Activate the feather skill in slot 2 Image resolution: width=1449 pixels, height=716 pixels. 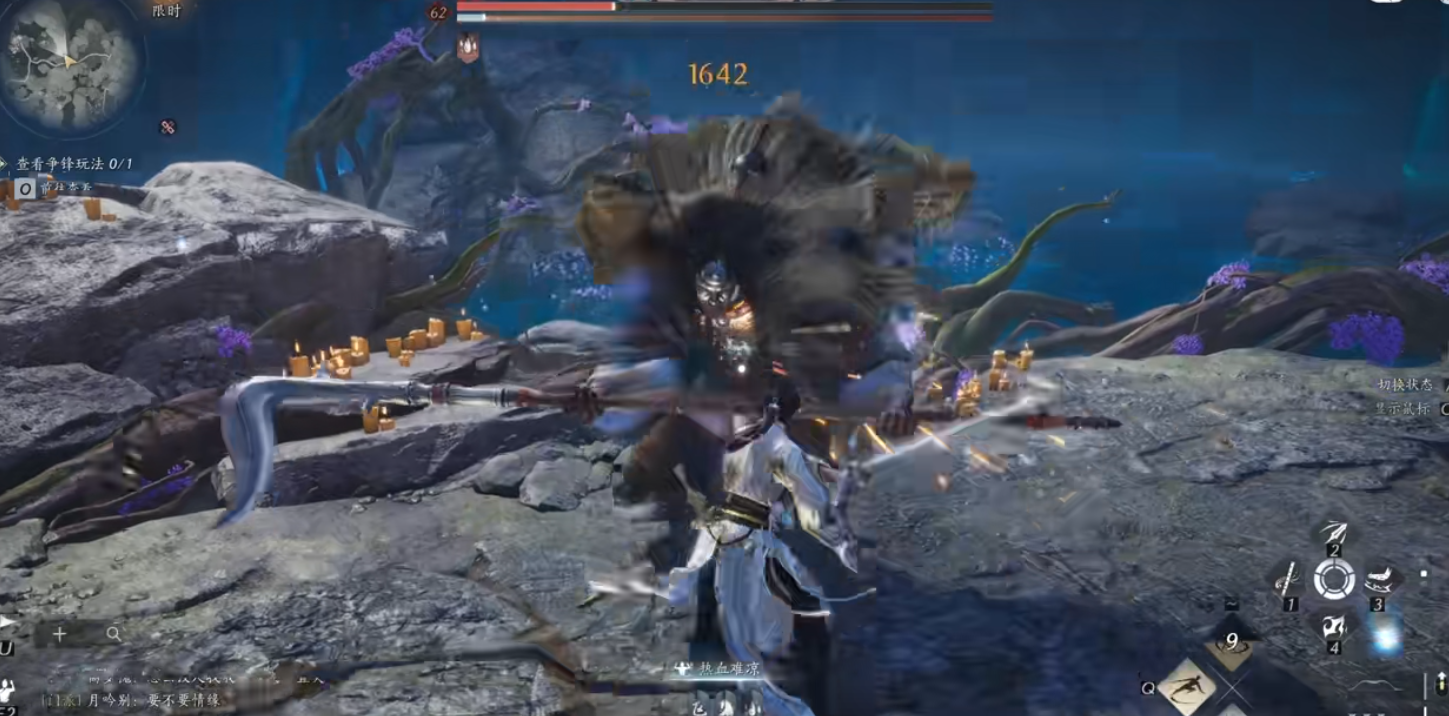1333,534
